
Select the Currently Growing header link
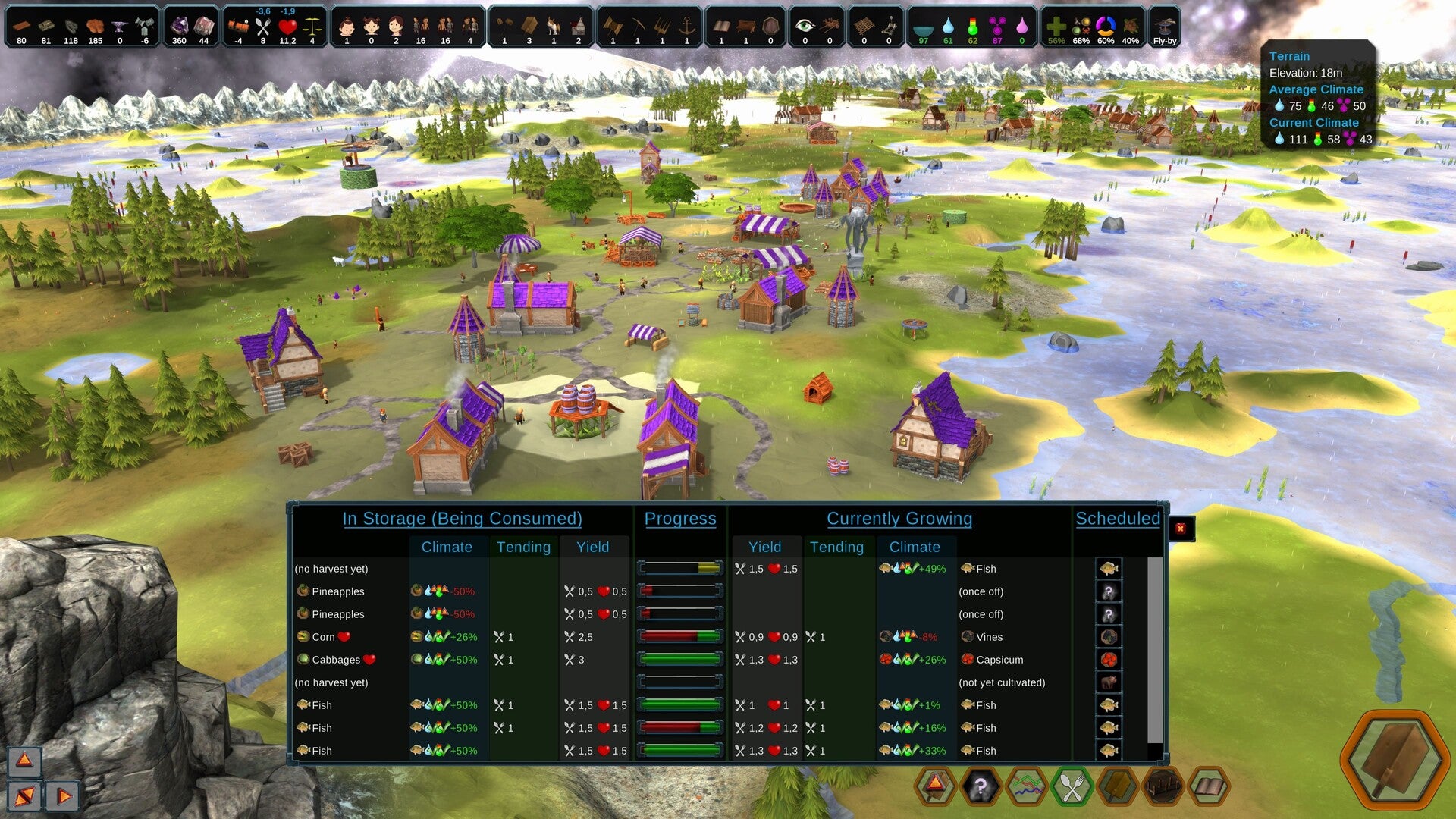(899, 519)
